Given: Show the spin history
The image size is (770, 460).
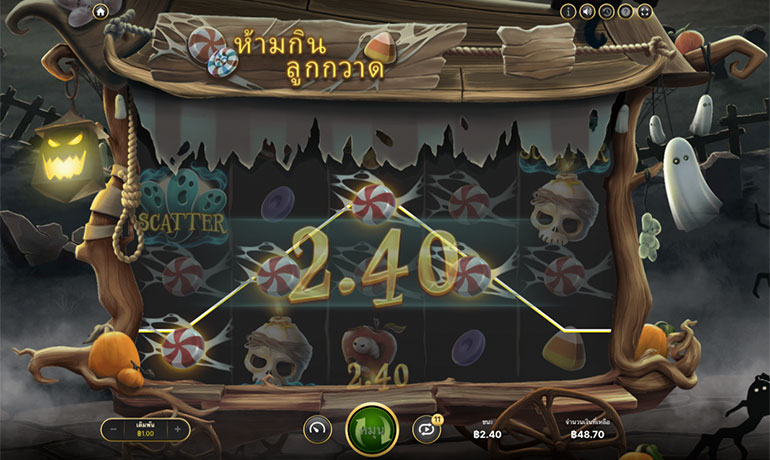Looking at the screenshot, I should (606, 11).
